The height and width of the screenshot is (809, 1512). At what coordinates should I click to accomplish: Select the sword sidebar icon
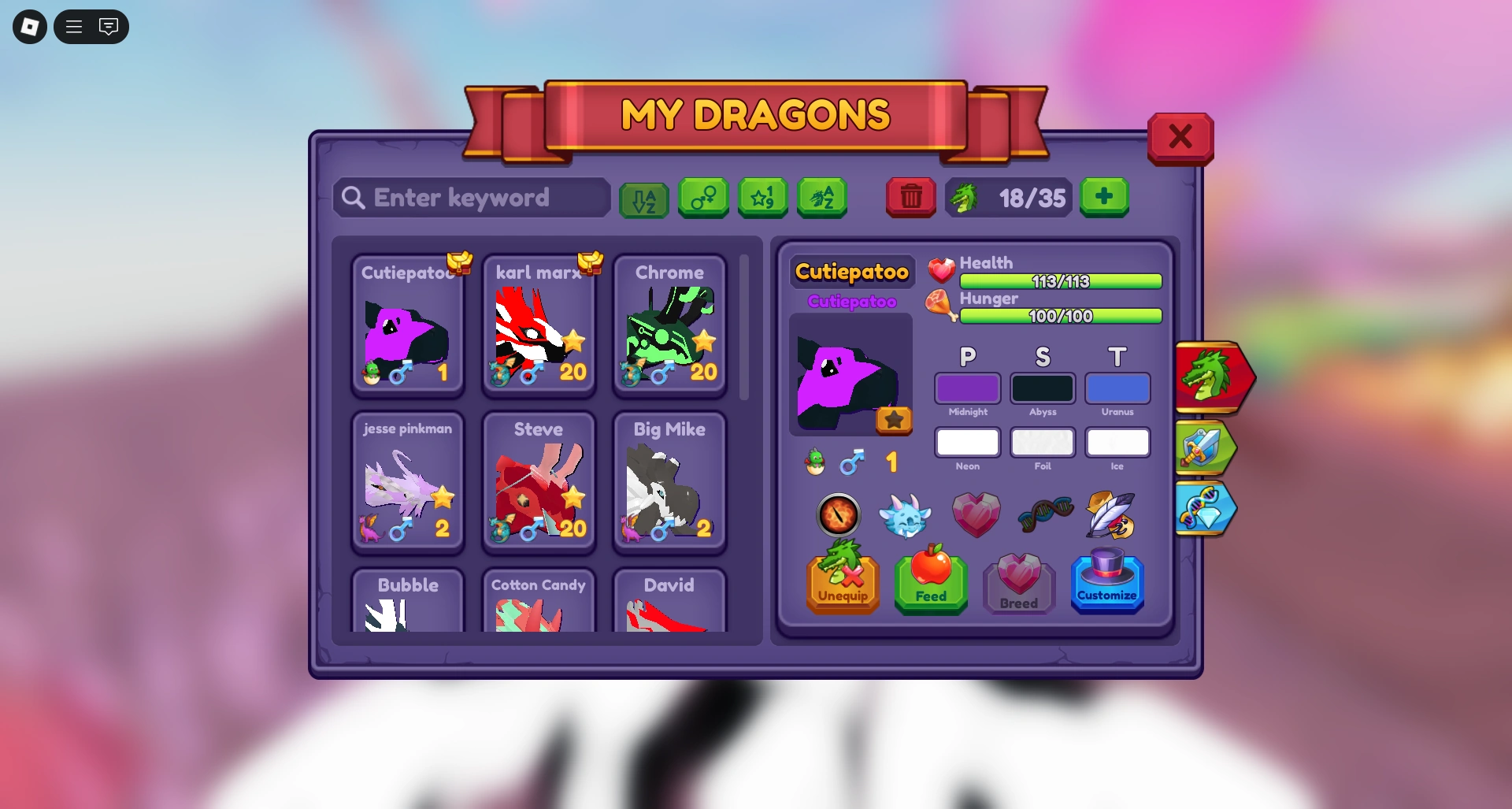click(1207, 447)
